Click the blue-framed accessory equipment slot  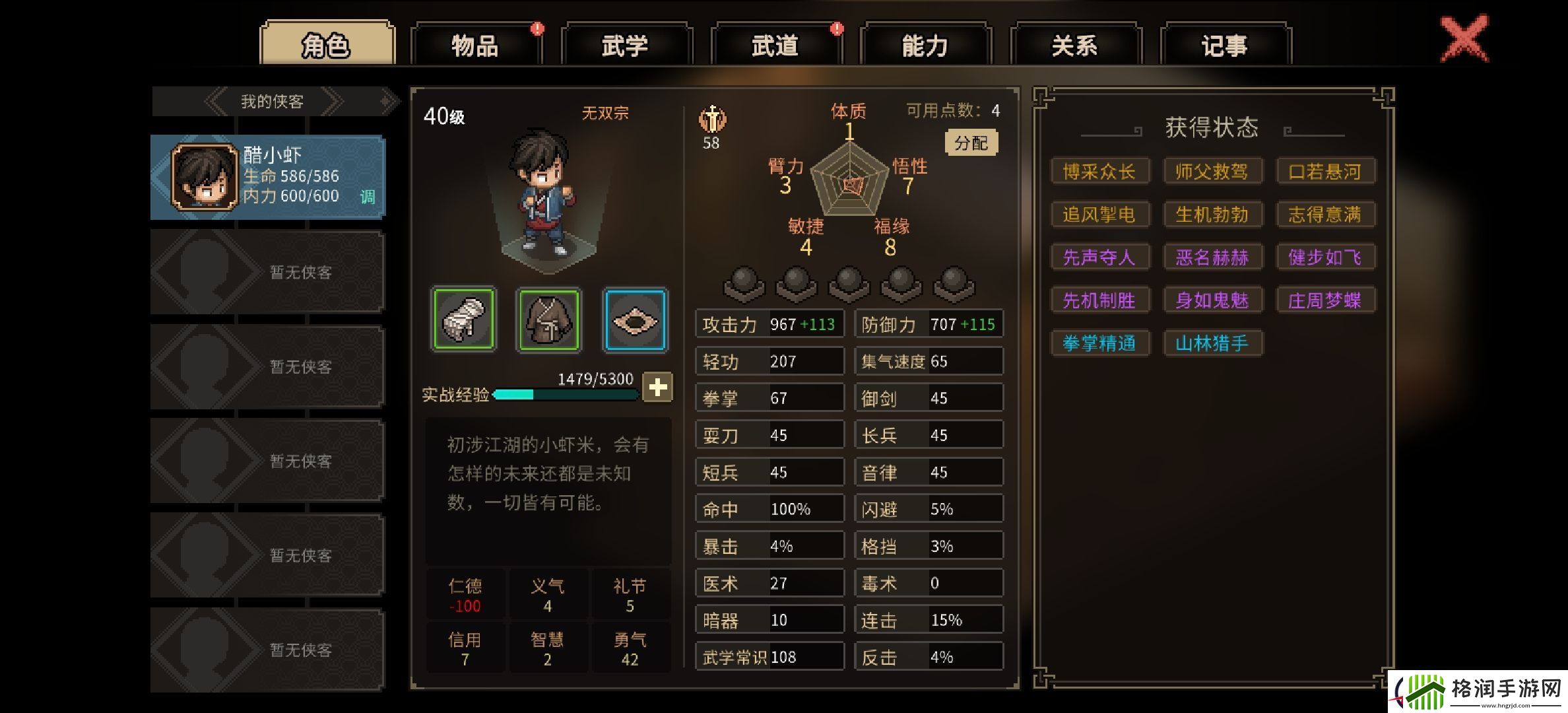[x=635, y=321]
